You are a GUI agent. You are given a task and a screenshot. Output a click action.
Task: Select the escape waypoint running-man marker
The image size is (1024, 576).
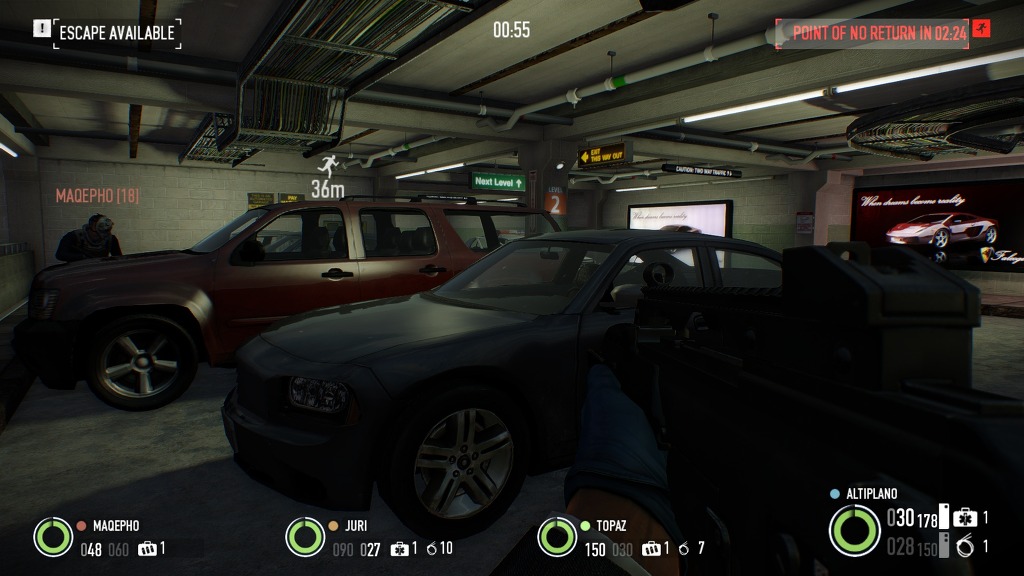325,166
